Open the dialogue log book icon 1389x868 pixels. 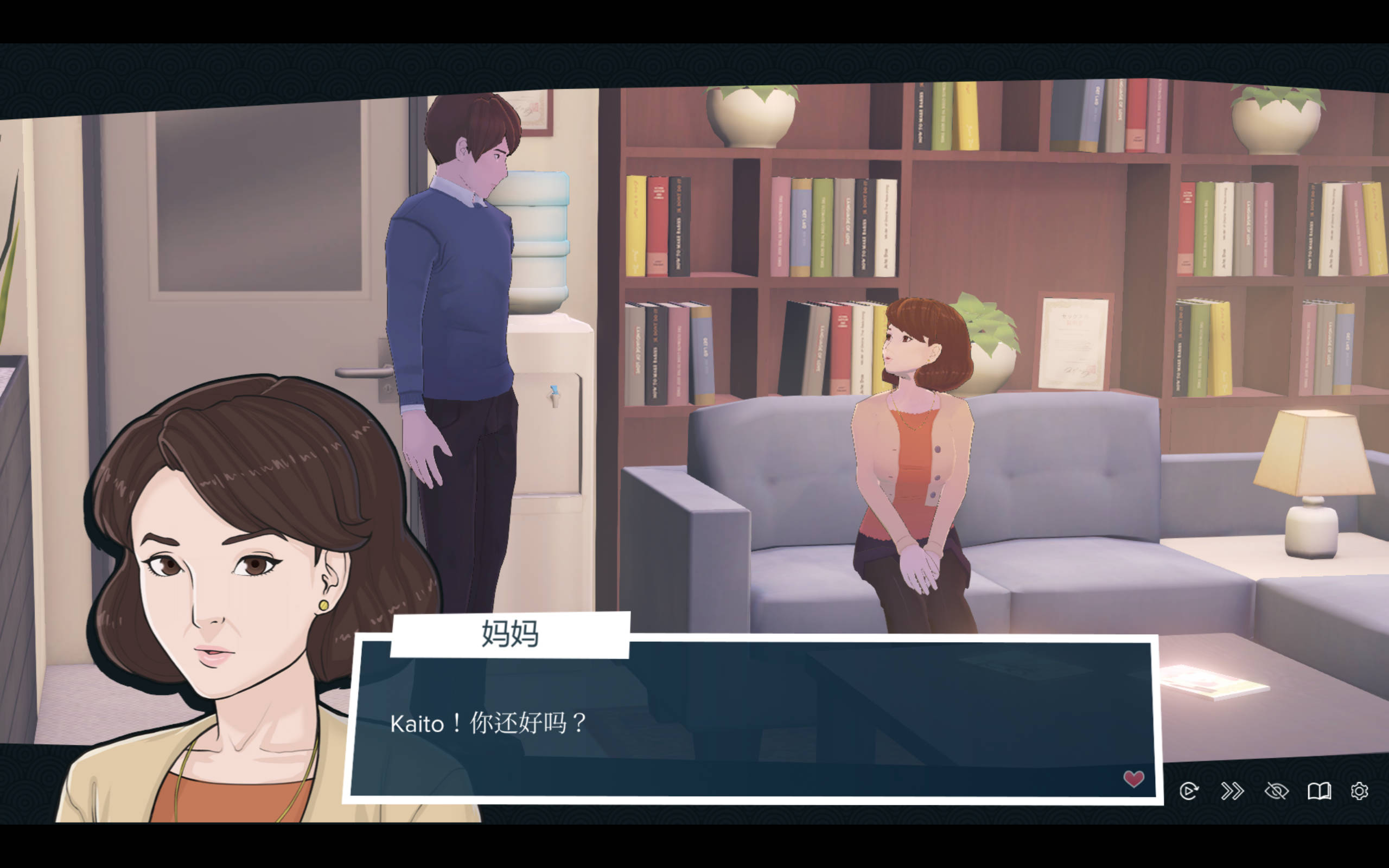click(1319, 791)
